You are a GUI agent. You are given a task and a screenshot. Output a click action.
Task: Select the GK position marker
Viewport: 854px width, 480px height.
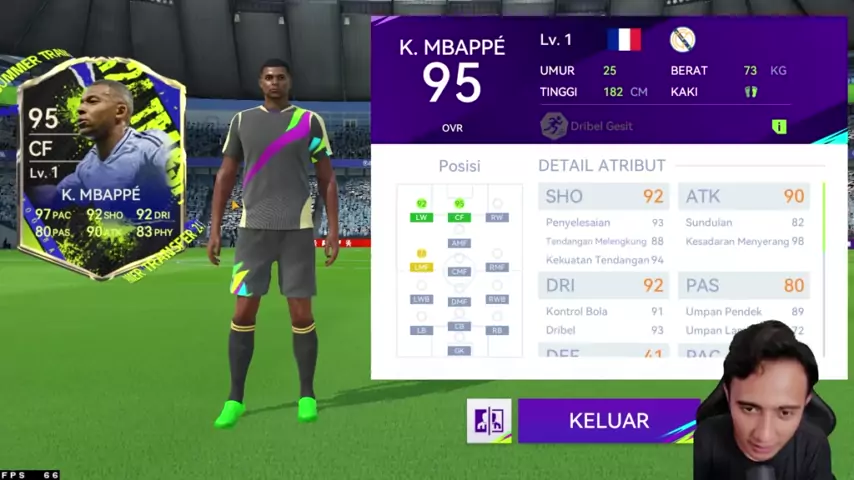click(459, 350)
